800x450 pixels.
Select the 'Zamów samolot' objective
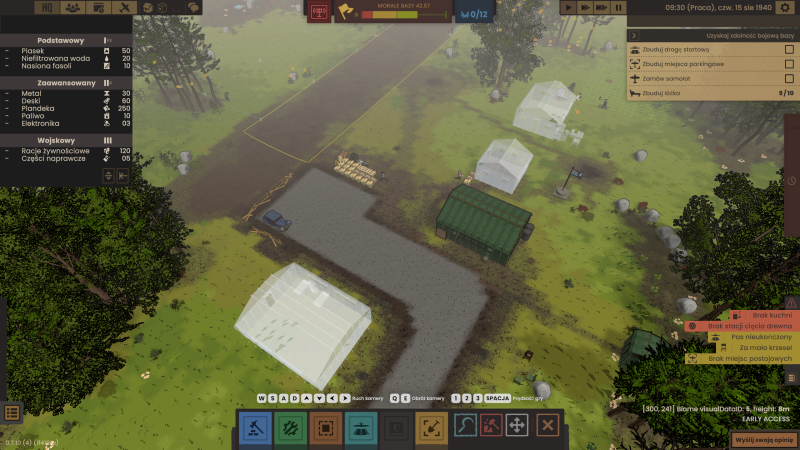(x=680, y=78)
